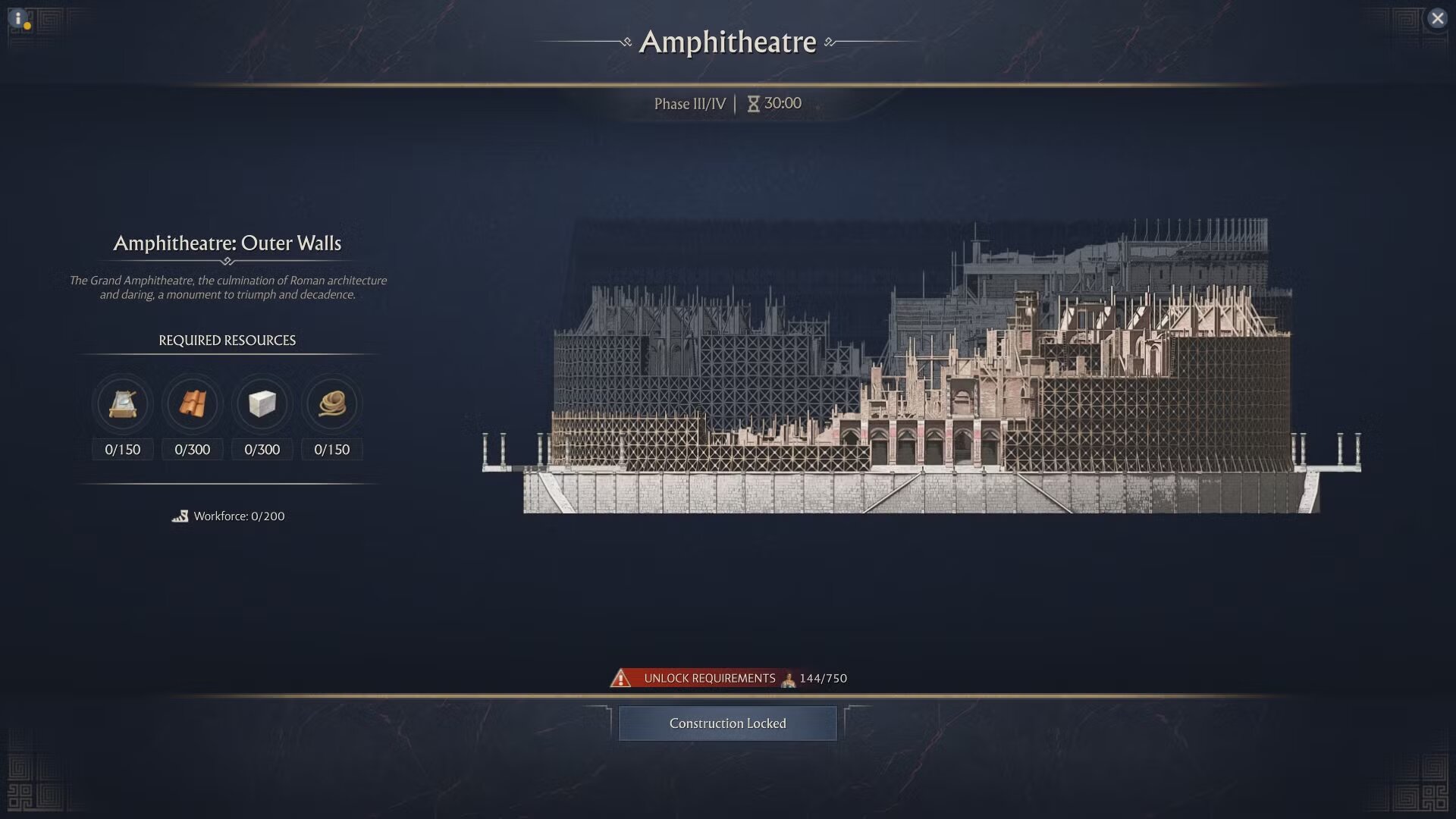Select the rope resource icon

(331, 403)
